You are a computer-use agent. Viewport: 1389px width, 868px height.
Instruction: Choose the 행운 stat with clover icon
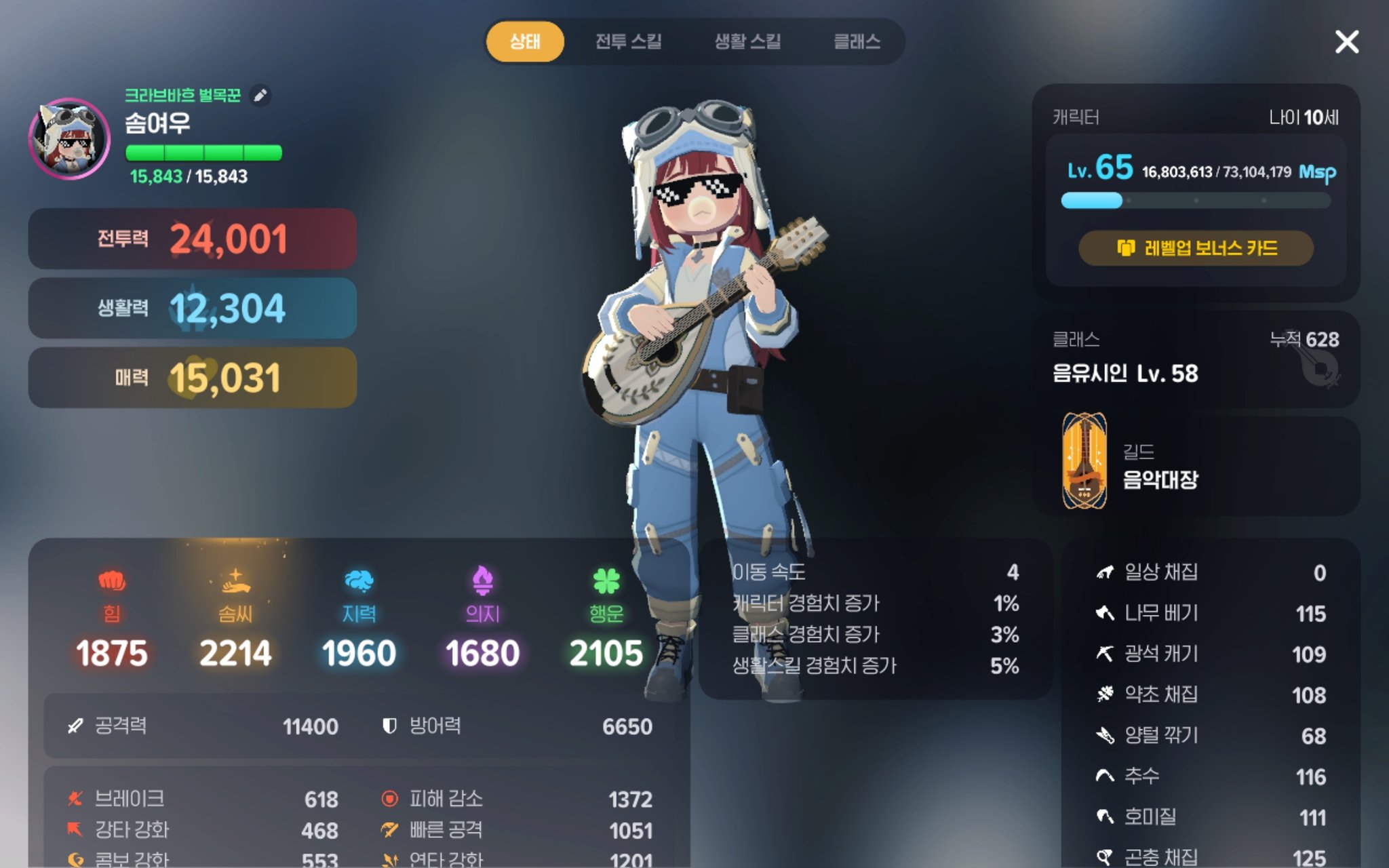606,617
